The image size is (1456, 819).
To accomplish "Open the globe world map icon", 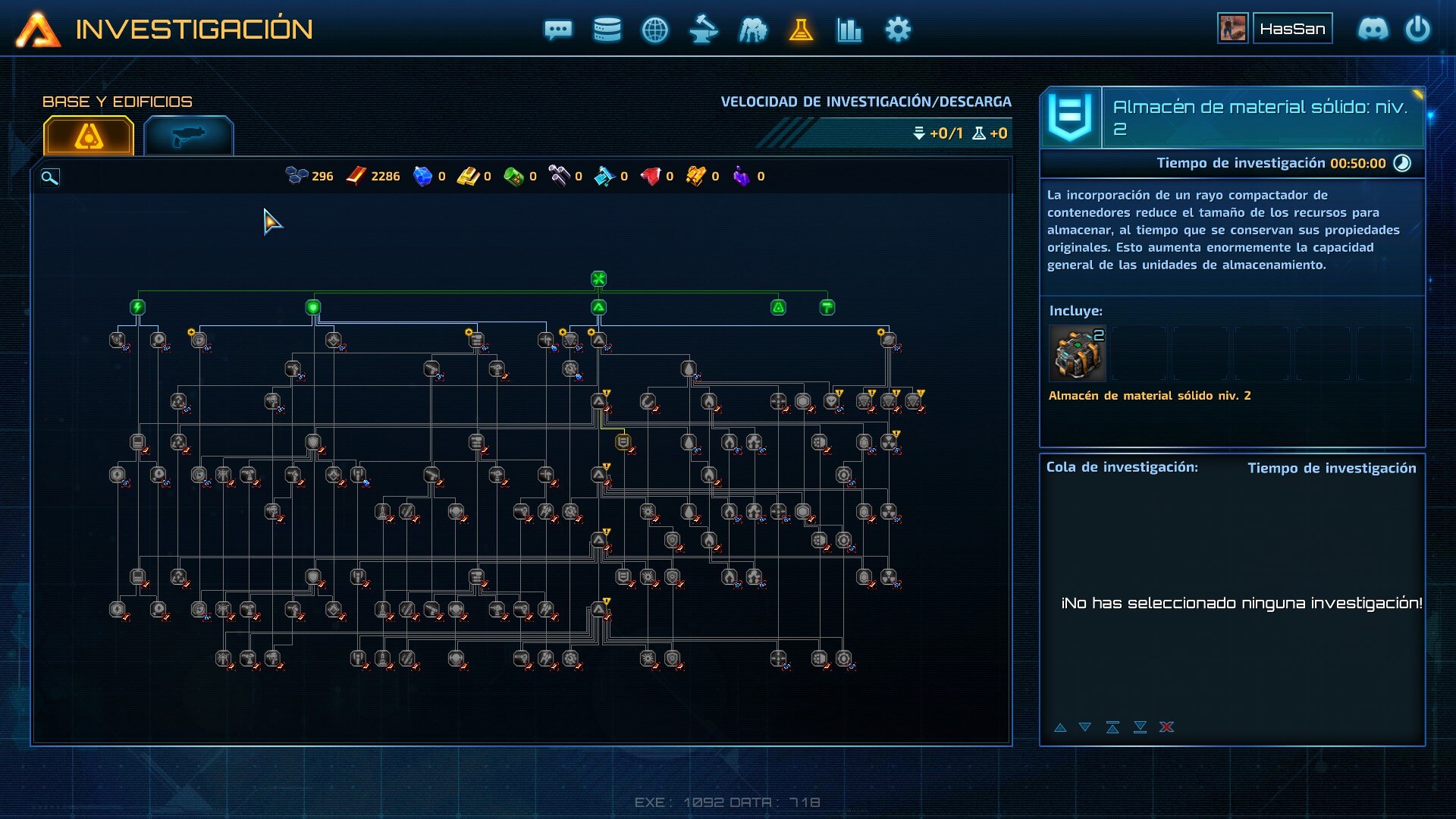I will [x=655, y=30].
